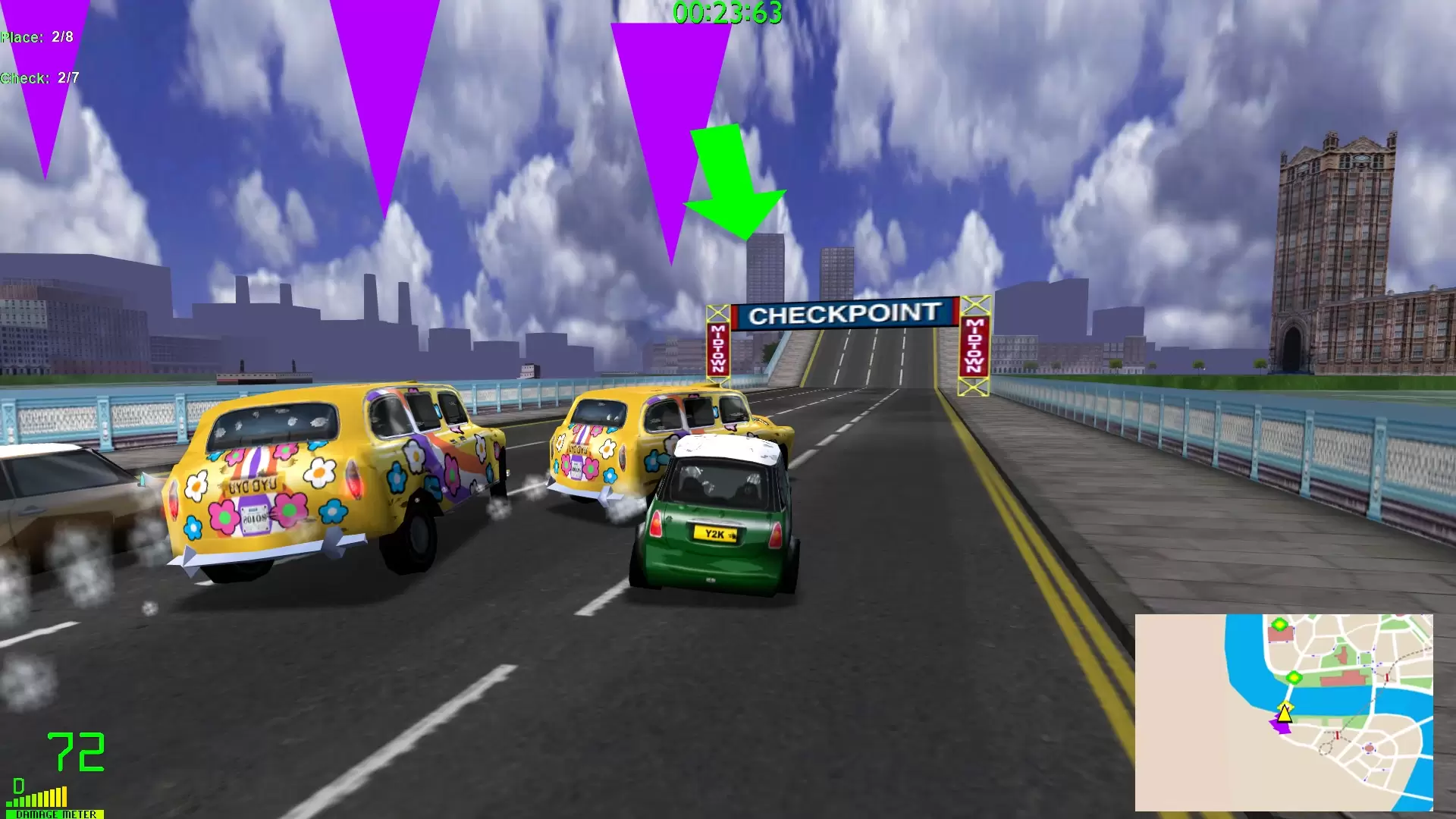Expand the Check 2/7 progress readout
The height and width of the screenshot is (819, 1456).
pyautogui.click(x=38, y=77)
